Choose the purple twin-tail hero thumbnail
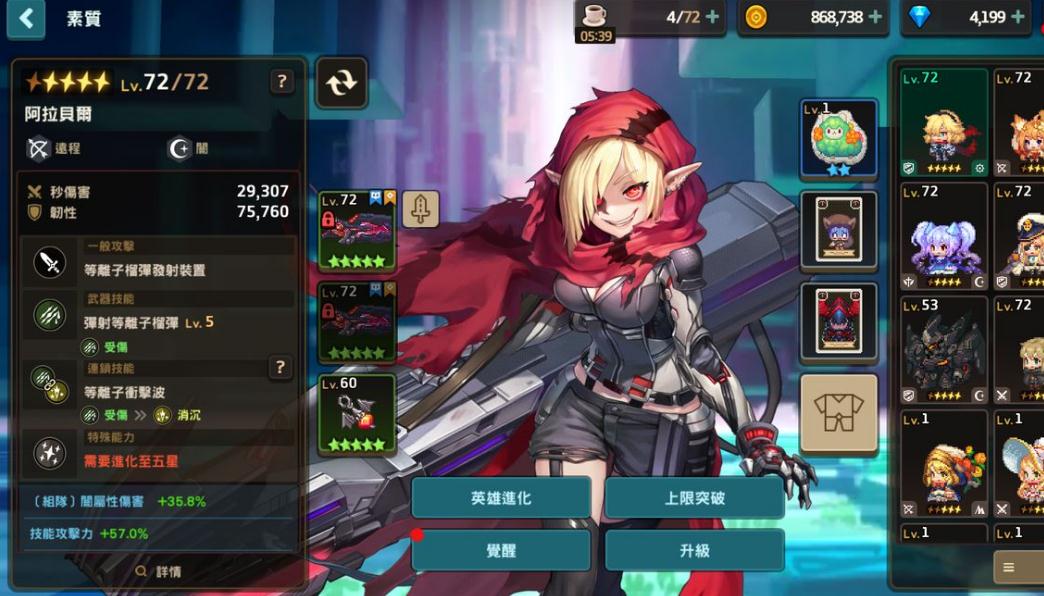The width and height of the screenshot is (1044, 596). [943, 236]
